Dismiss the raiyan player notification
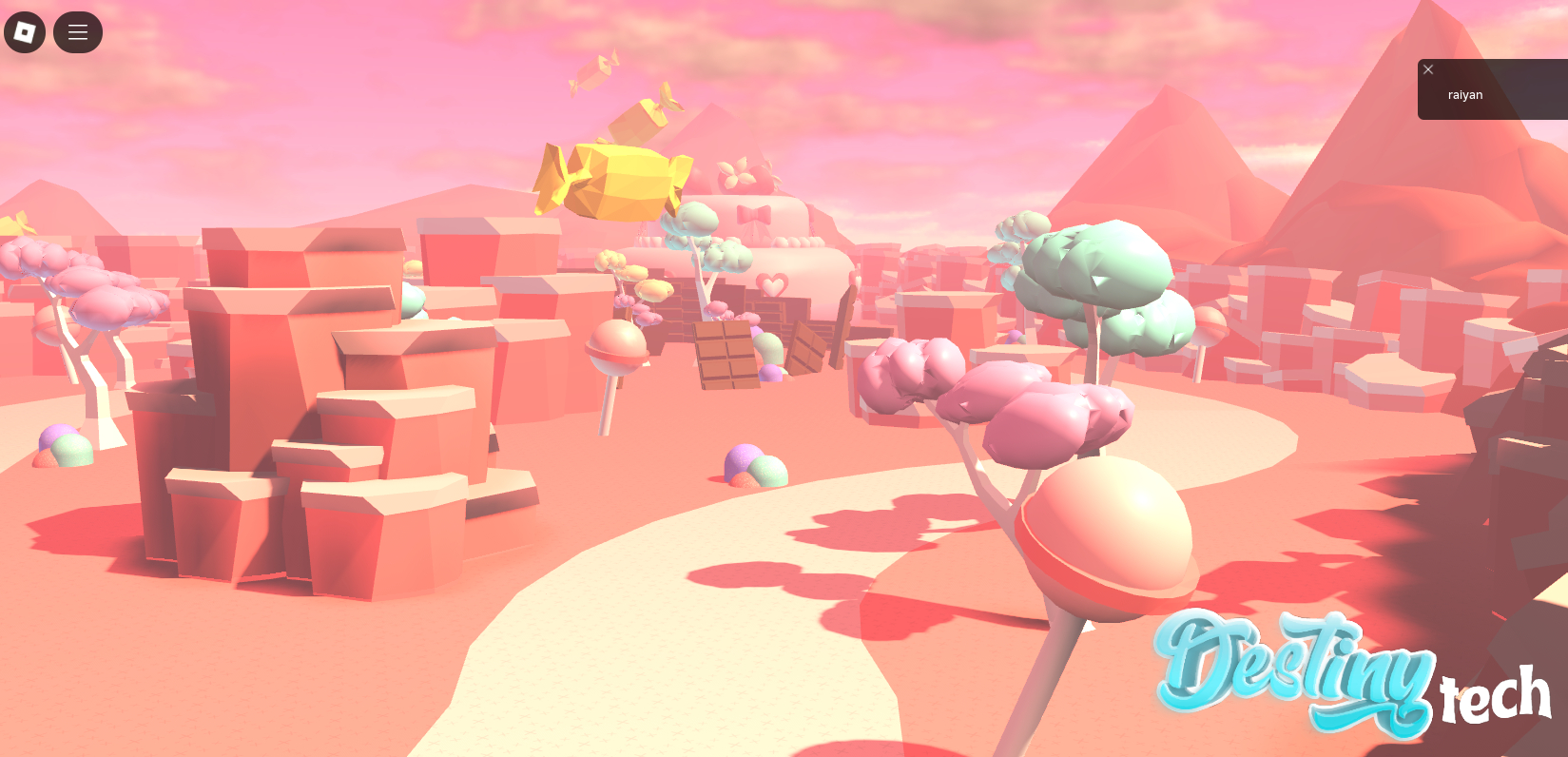 1427,69
